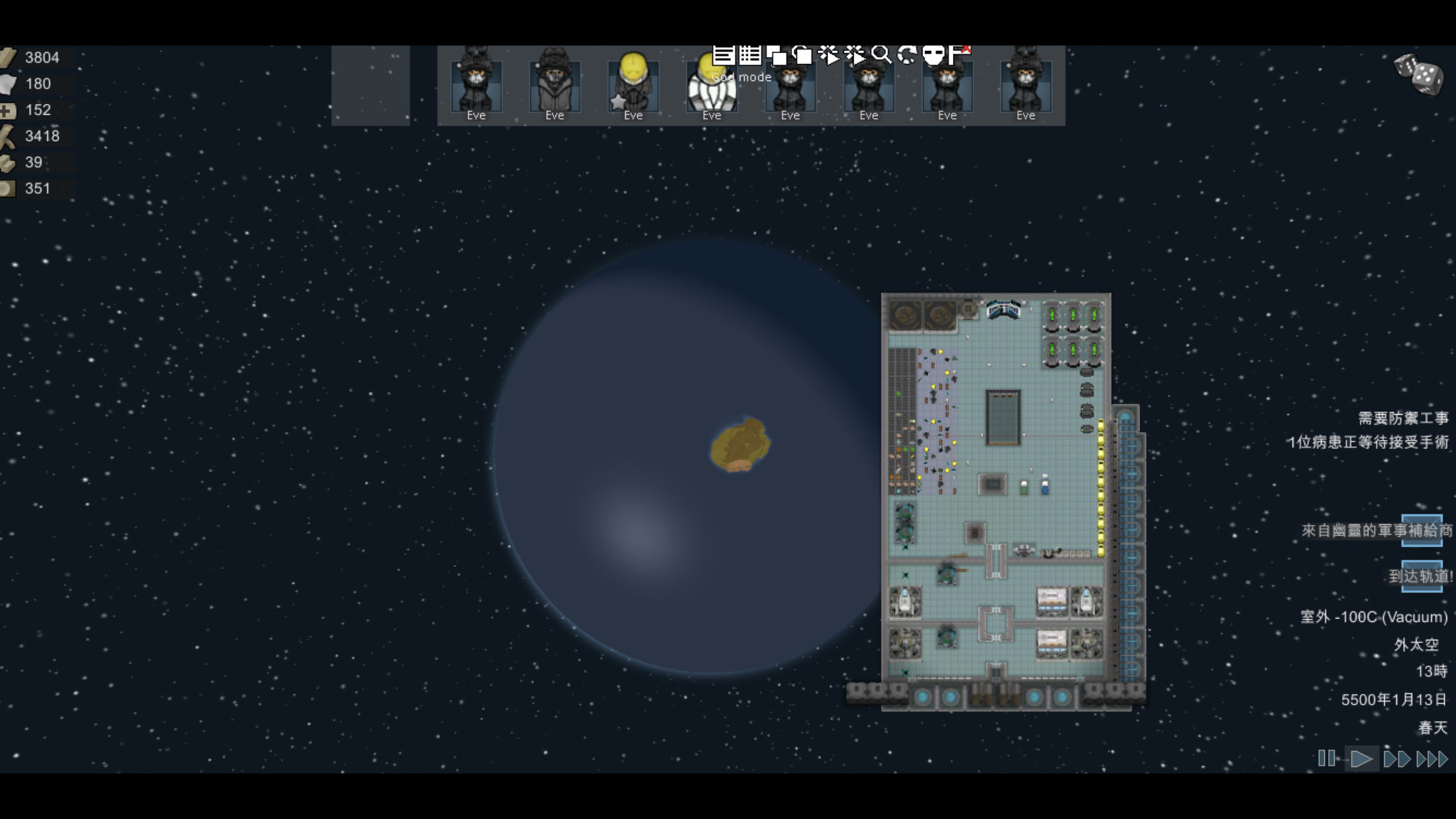Toggle god mode with the mask icon
1456x819 pixels.
pyautogui.click(x=934, y=55)
